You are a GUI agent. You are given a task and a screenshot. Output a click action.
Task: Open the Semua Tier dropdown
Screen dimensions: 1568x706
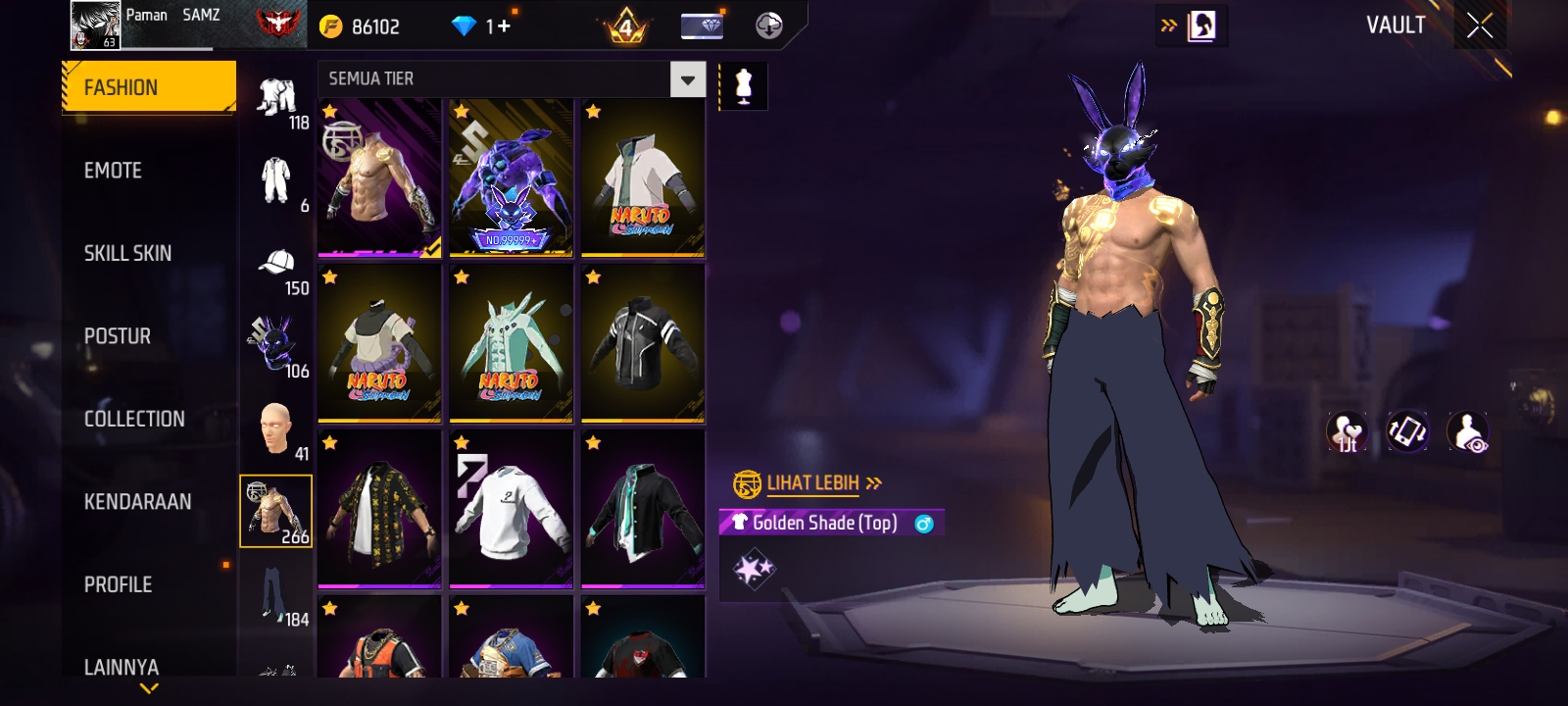[687, 79]
